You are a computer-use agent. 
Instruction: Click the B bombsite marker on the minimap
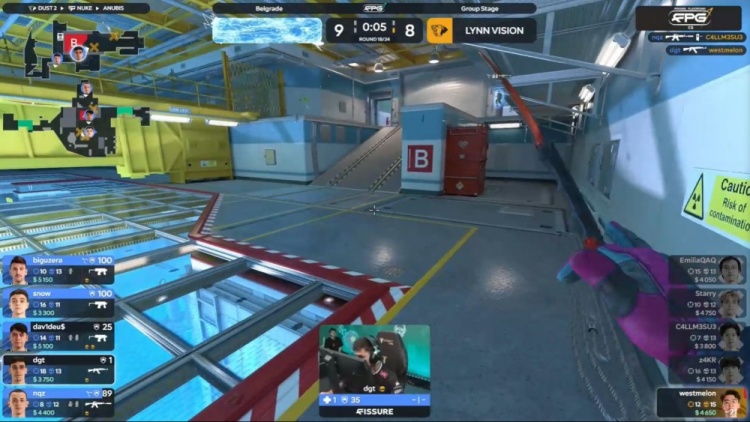[76, 40]
